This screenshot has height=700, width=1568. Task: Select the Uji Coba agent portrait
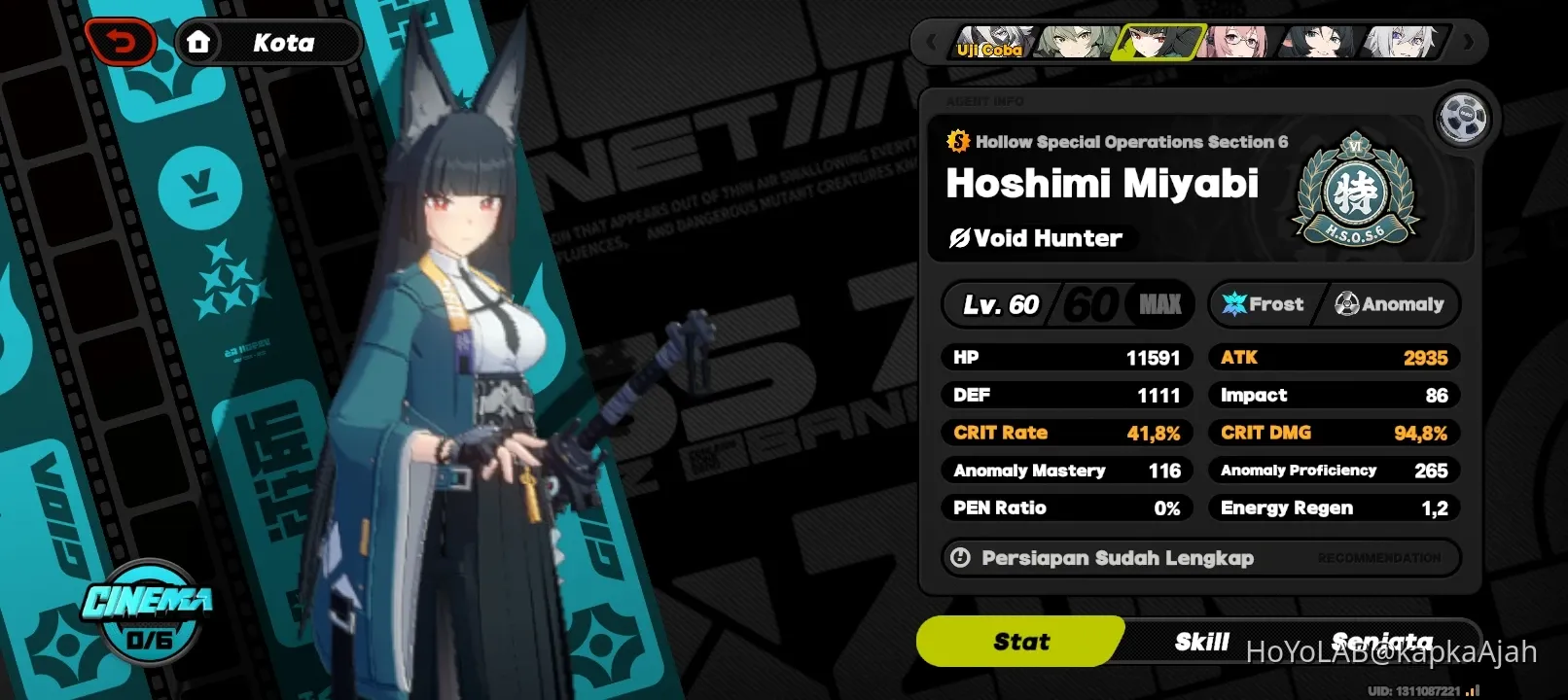pos(992,42)
